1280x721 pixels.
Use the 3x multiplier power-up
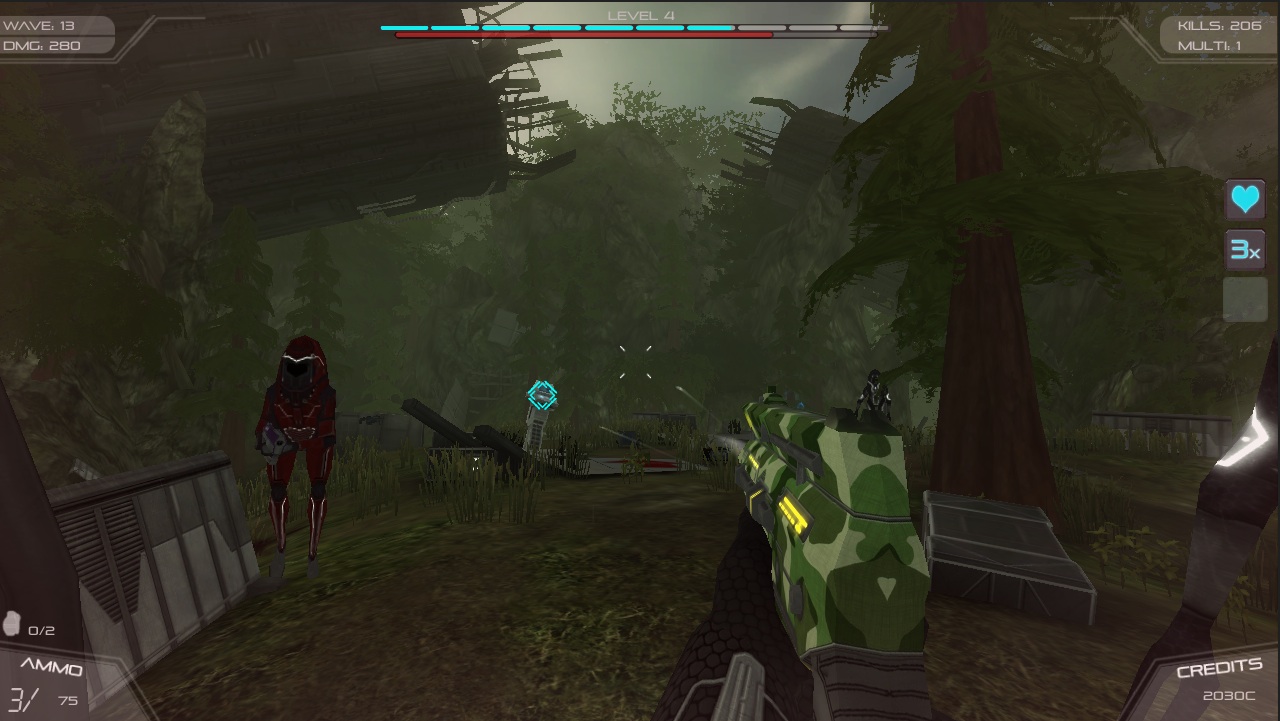pyautogui.click(x=1245, y=250)
